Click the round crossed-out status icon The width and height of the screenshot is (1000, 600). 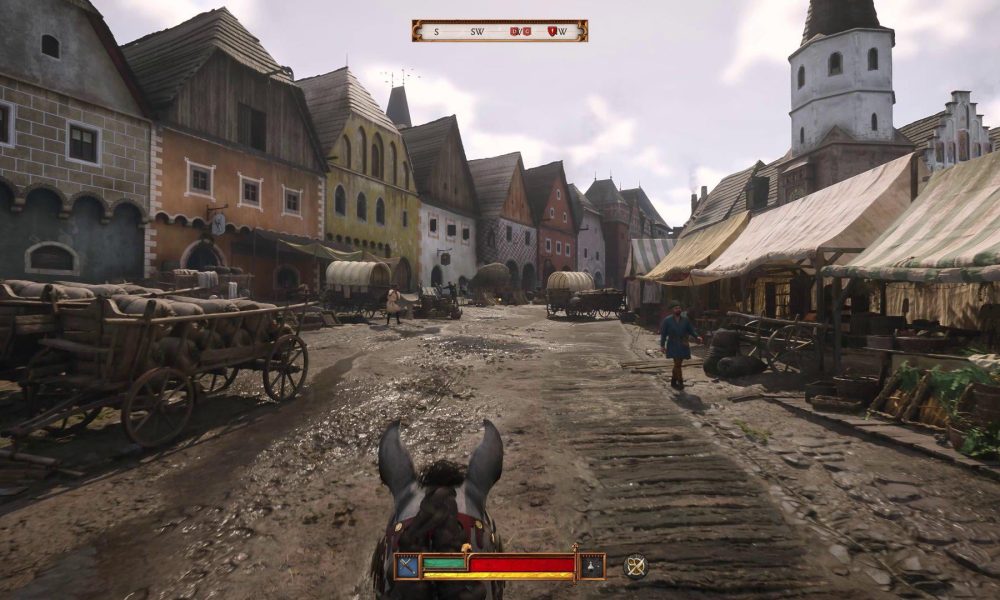(x=635, y=566)
